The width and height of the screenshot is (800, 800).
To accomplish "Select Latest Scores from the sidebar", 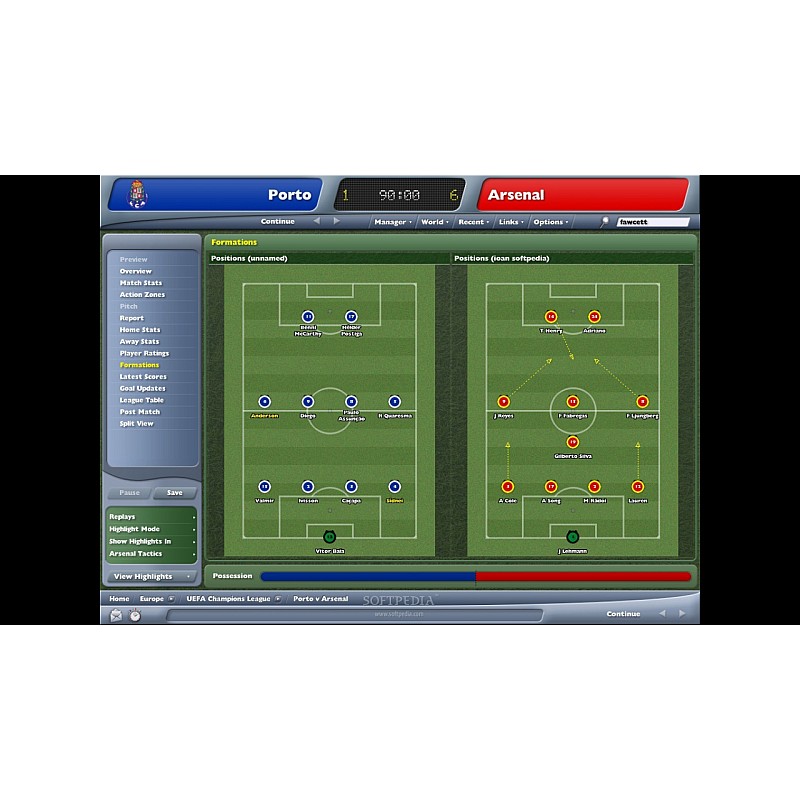I will click(143, 377).
